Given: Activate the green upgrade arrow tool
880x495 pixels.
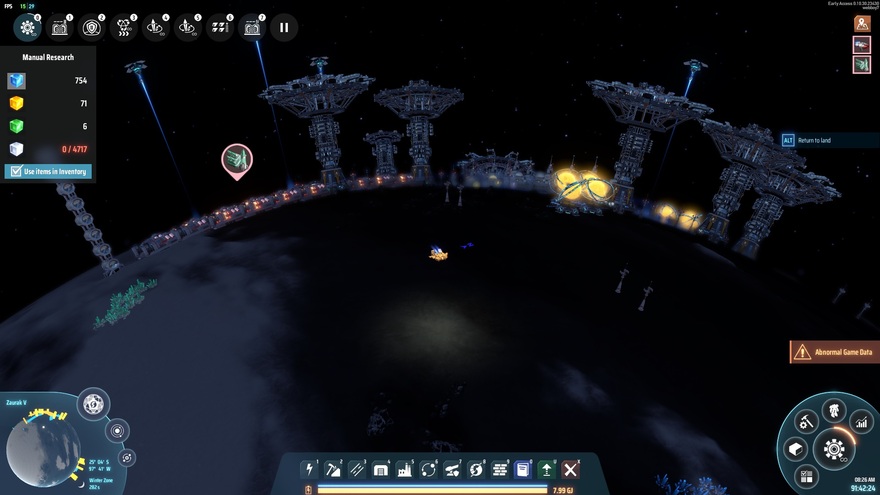Looking at the screenshot, I should [x=547, y=469].
